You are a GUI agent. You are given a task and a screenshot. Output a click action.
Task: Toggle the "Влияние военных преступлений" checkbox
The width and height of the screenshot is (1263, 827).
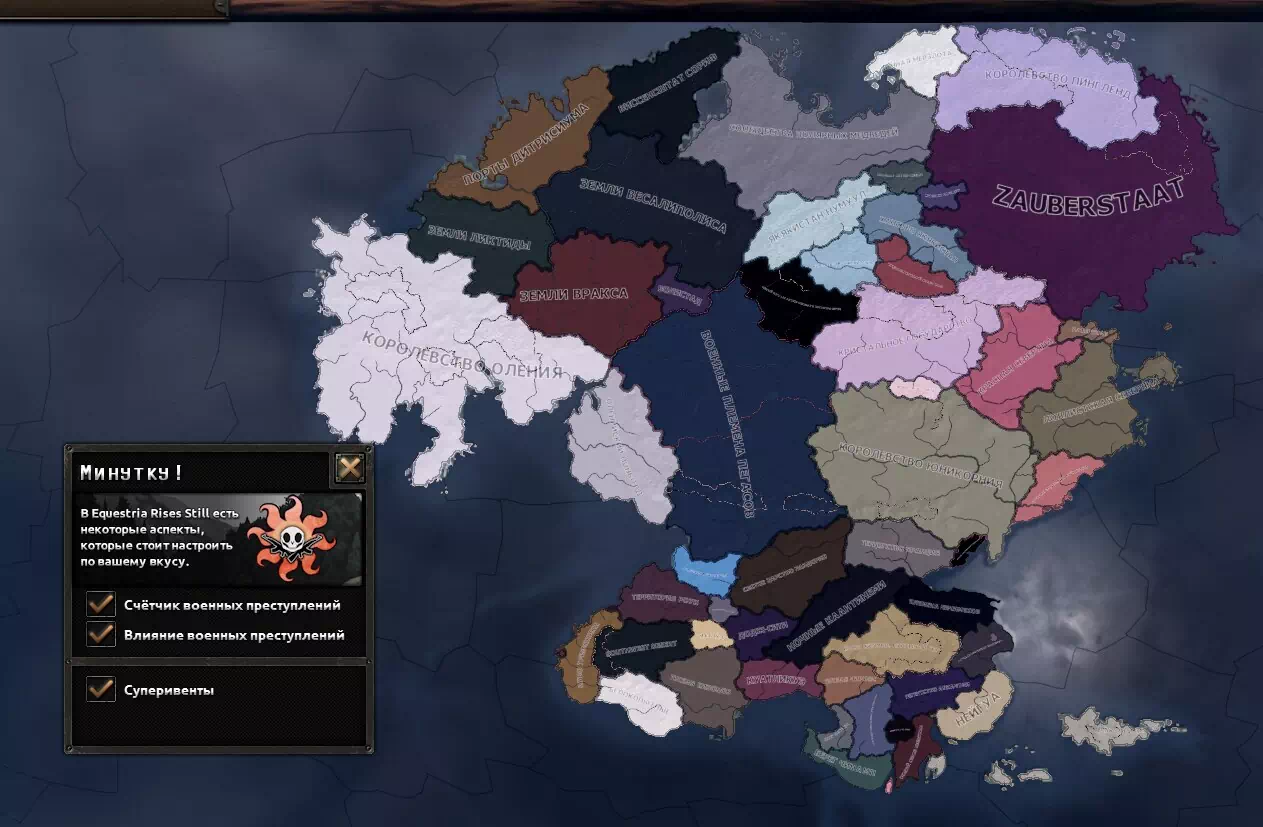[x=101, y=634]
